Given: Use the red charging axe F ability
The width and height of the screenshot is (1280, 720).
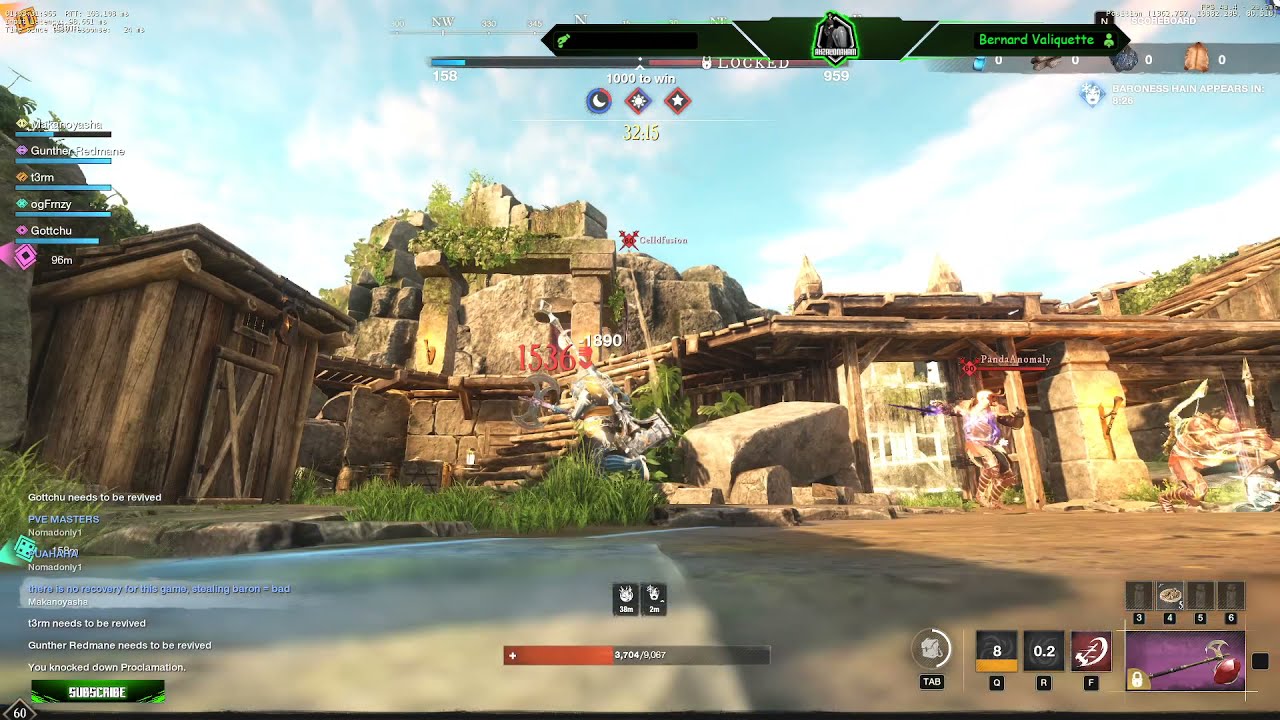Looking at the screenshot, I should 1090,651.
